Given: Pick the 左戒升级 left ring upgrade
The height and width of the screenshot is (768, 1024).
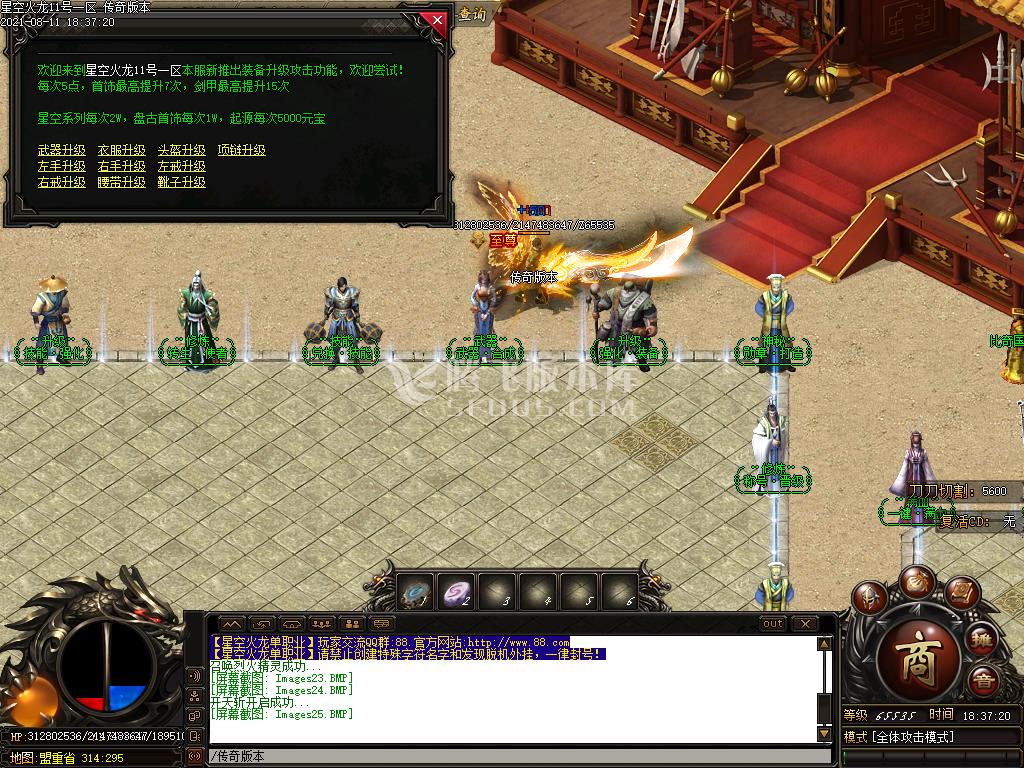Looking at the screenshot, I should [x=182, y=166].
